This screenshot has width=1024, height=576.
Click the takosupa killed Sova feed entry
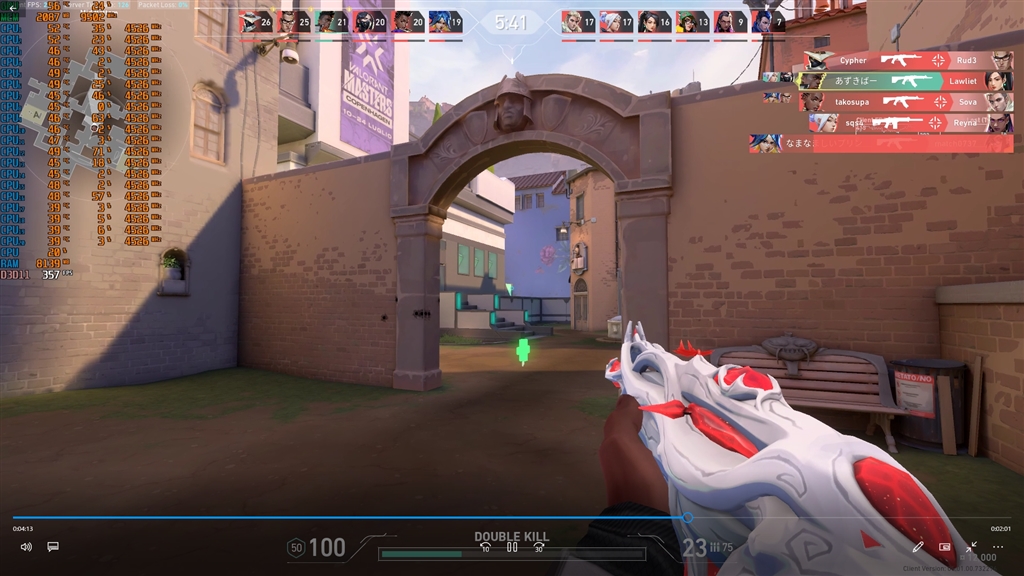[x=905, y=102]
